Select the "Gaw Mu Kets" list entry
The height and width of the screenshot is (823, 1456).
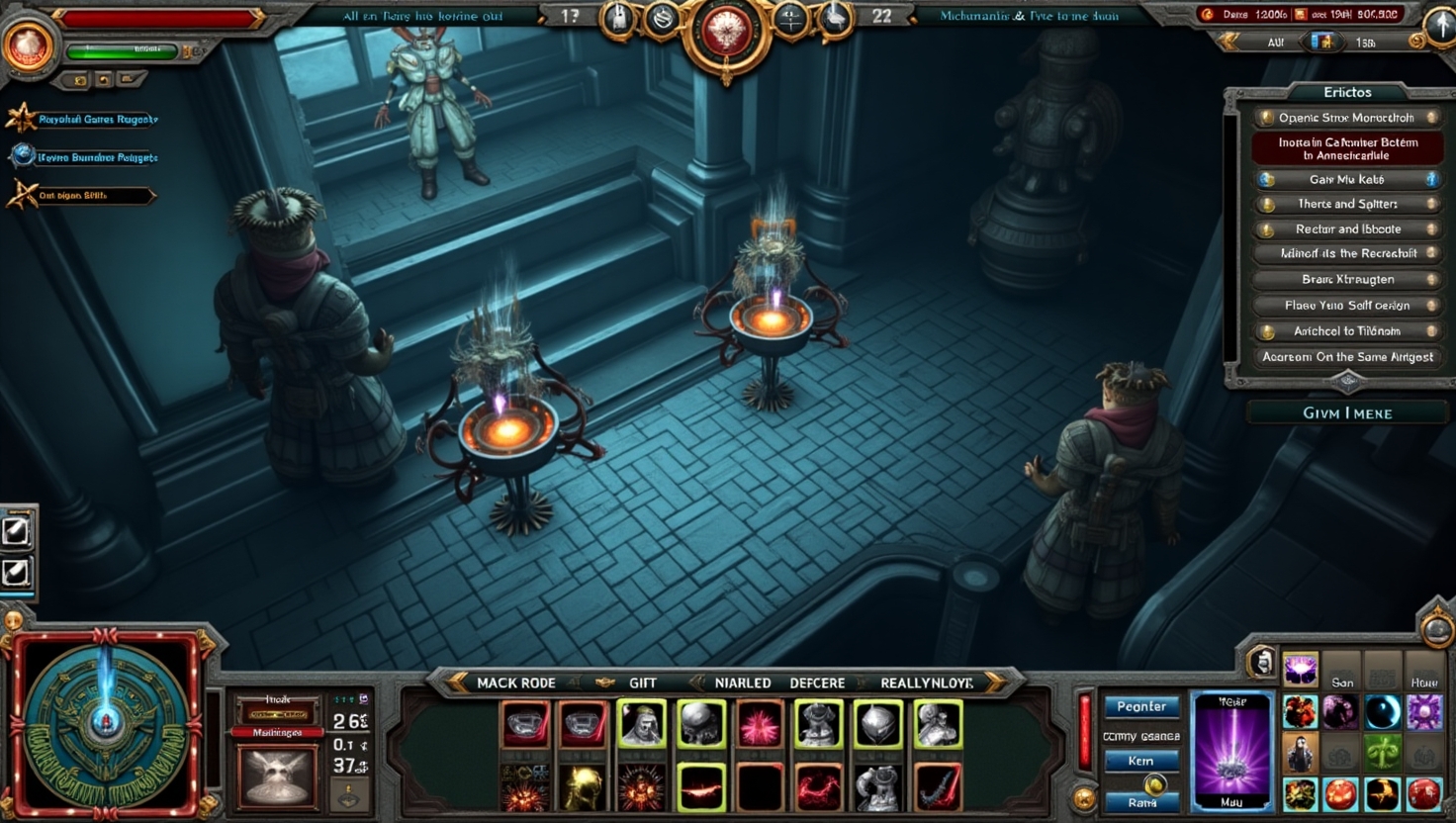1346,179
